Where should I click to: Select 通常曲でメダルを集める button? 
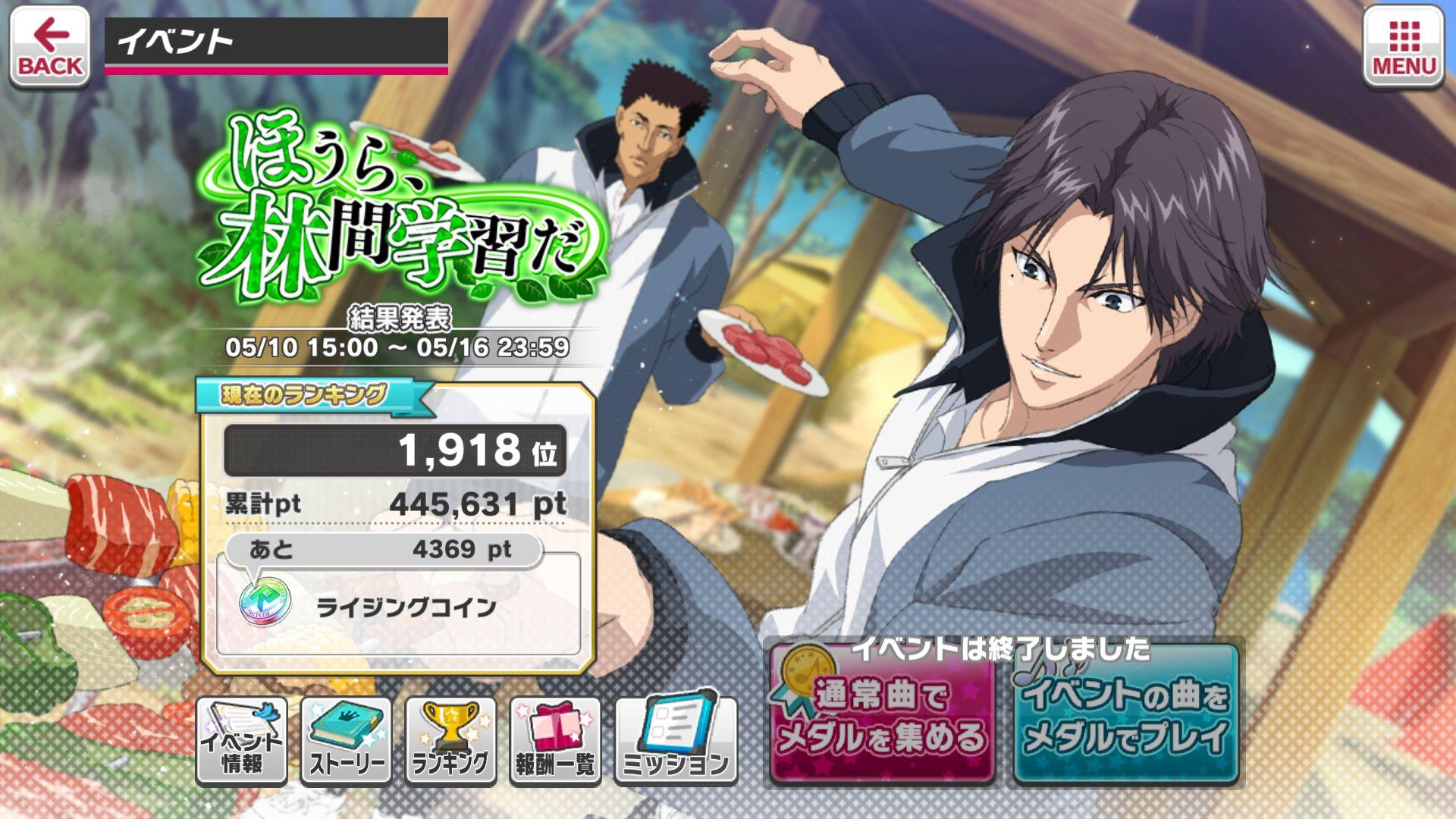[882, 715]
